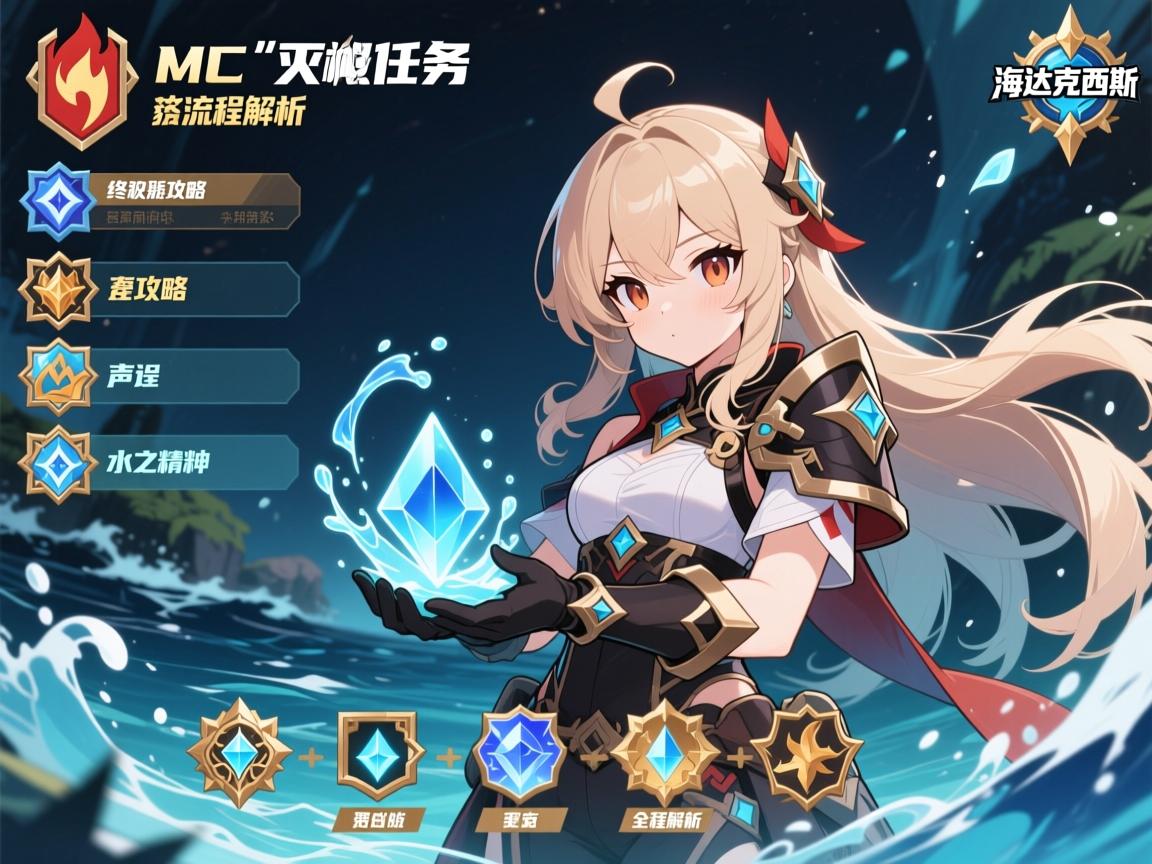Select the gold star badge above 全程解析

click(665, 754)
